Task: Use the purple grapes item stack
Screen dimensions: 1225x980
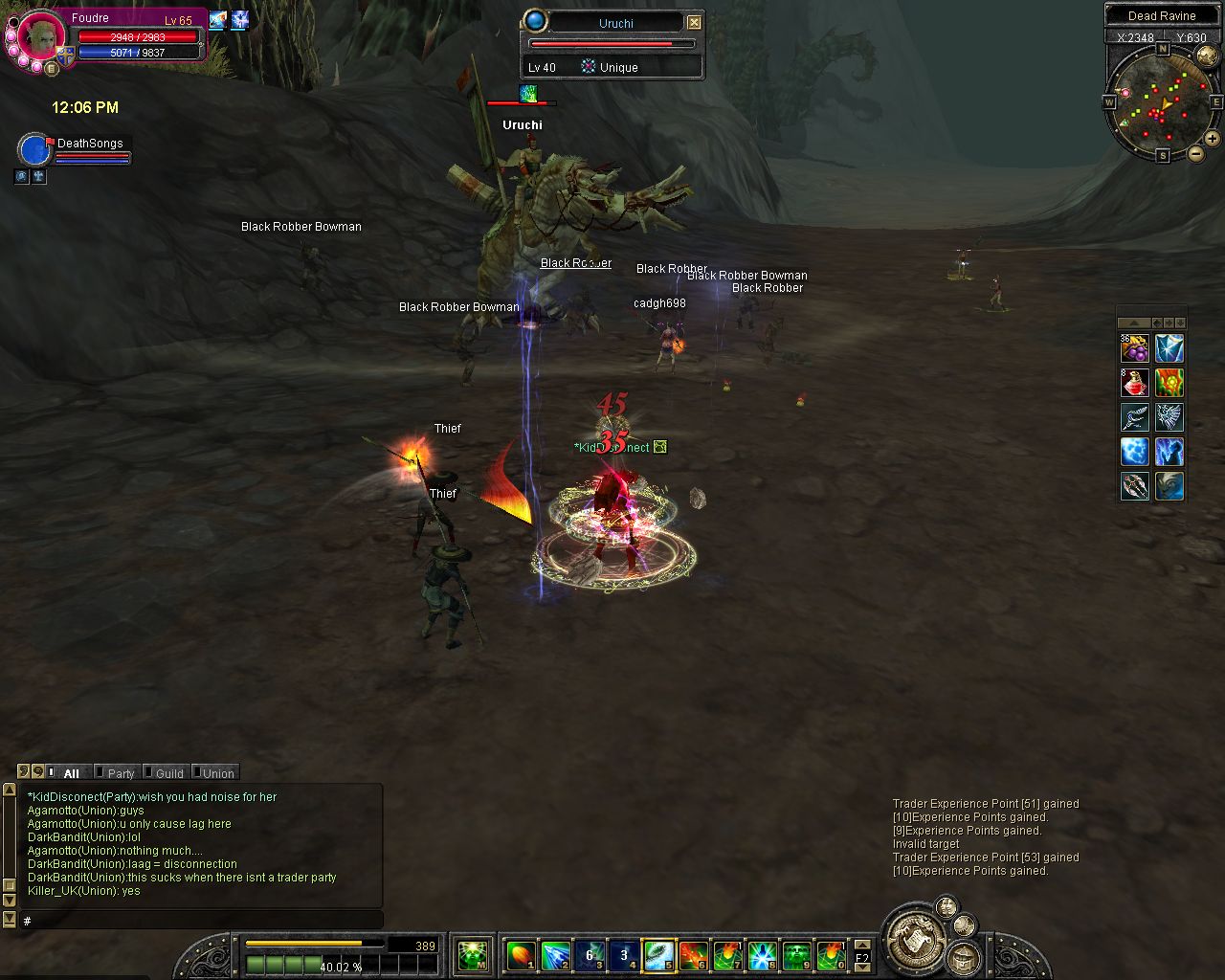Action: pyautogui.click(x=1135, y=348)
